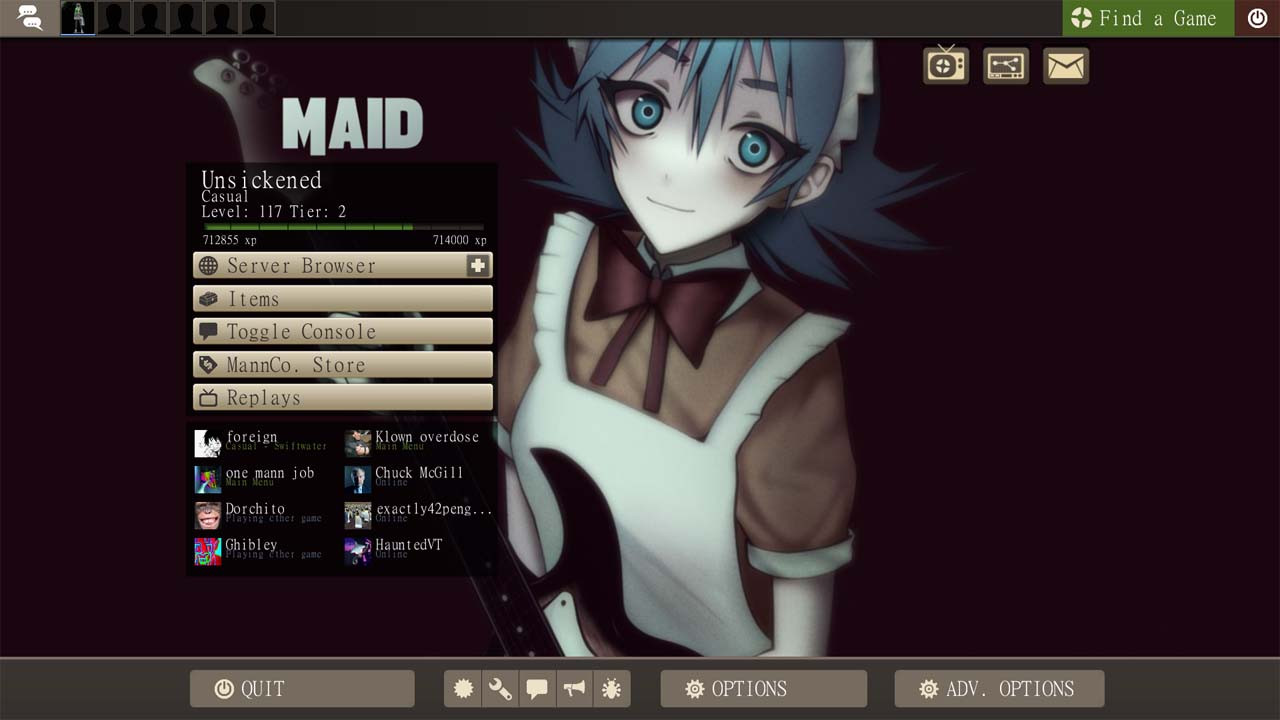Open the chat bubble icon at top left
The image size is (1280, 720).
click(x=30, y=17)
